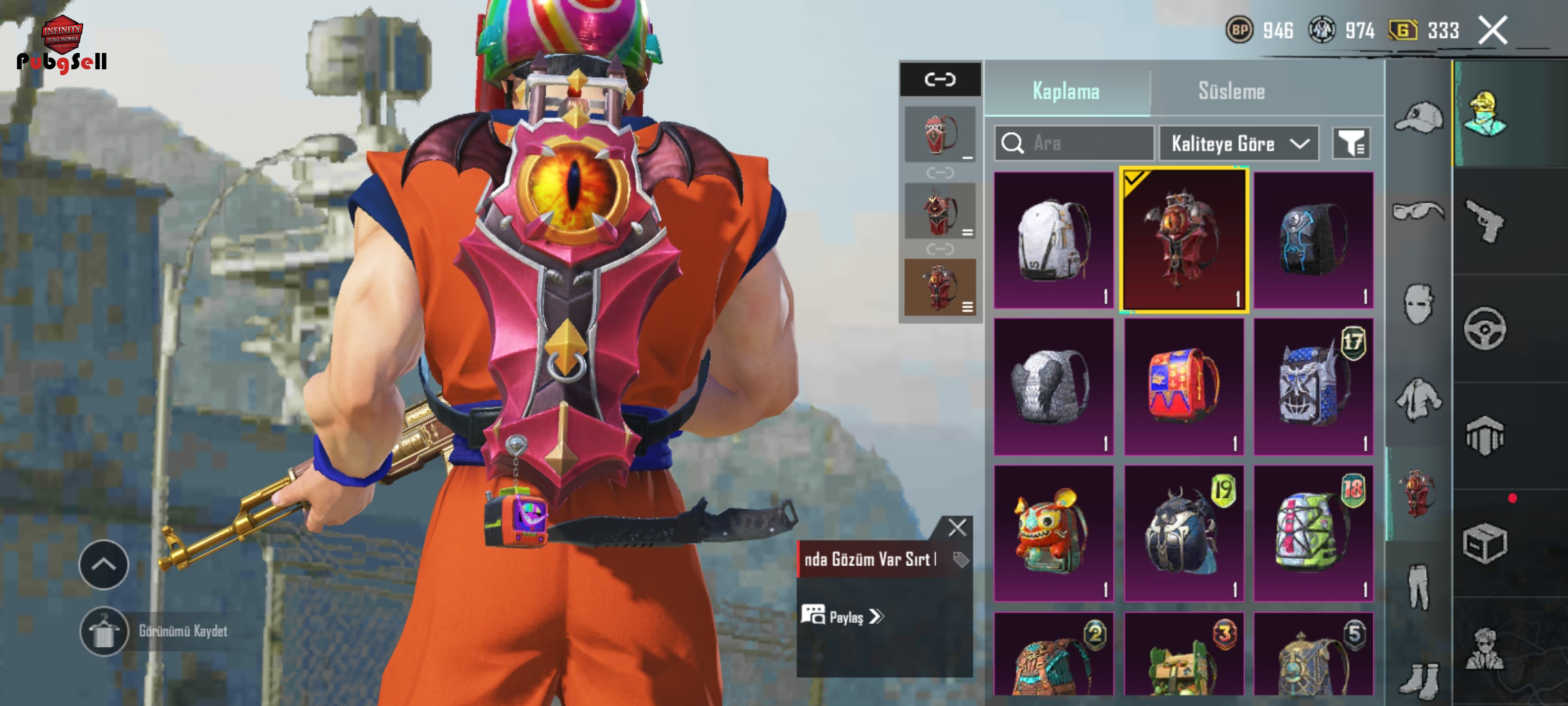Close the backpack name popup
1568x706 pixels.
pyautogui.click(x=957, y=528)
